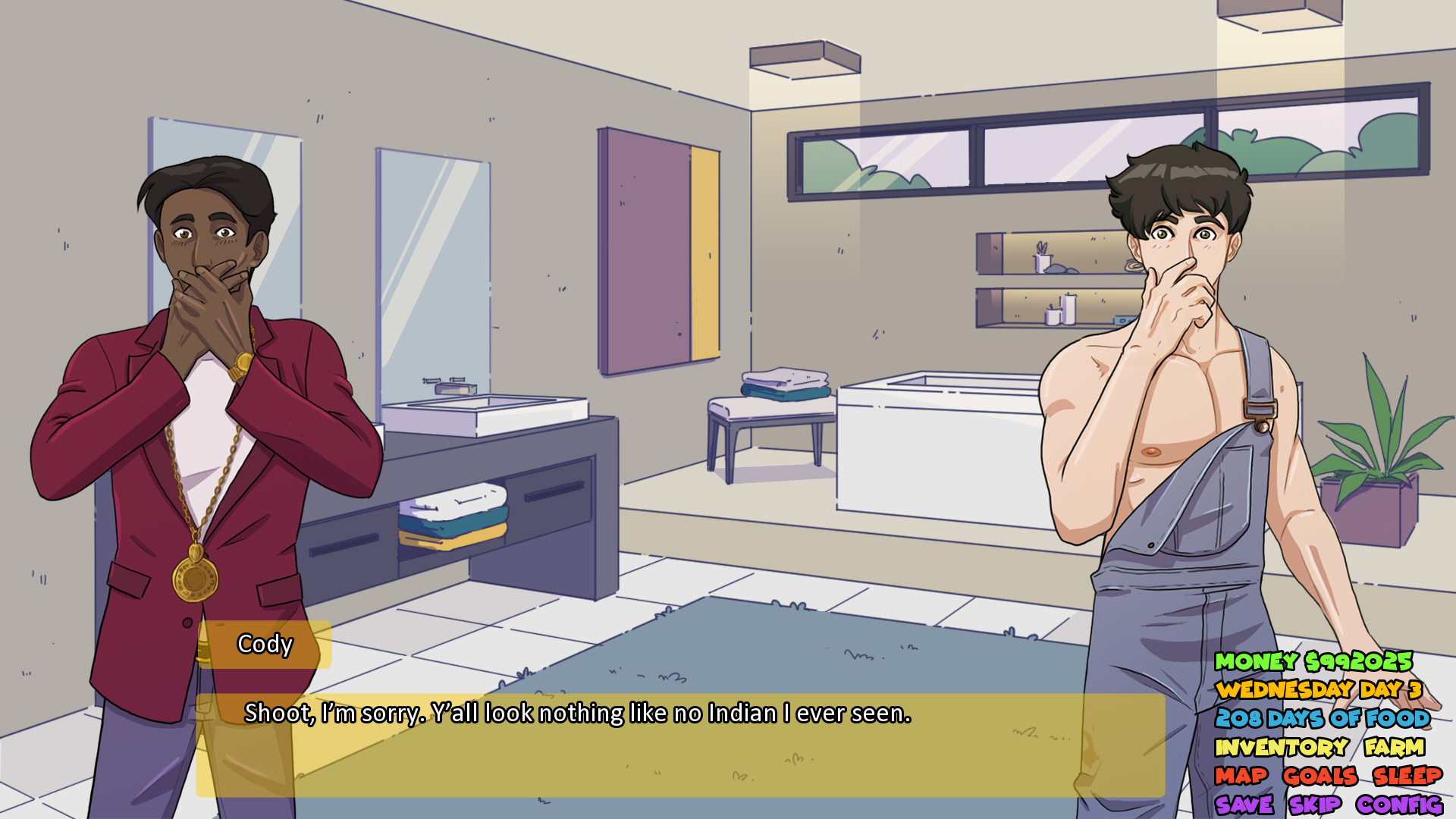The width and height of the screenshot is (1456, 819).
Task: Choose Sleep to end the day
Action: (1407, 777)
